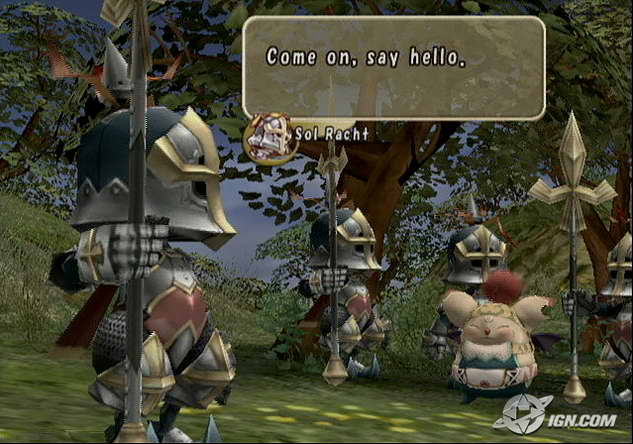This screenshot has height=444, width=633.
Task: Advance the "Come on, say hello." dialogue box
Action: pos(394,67)
